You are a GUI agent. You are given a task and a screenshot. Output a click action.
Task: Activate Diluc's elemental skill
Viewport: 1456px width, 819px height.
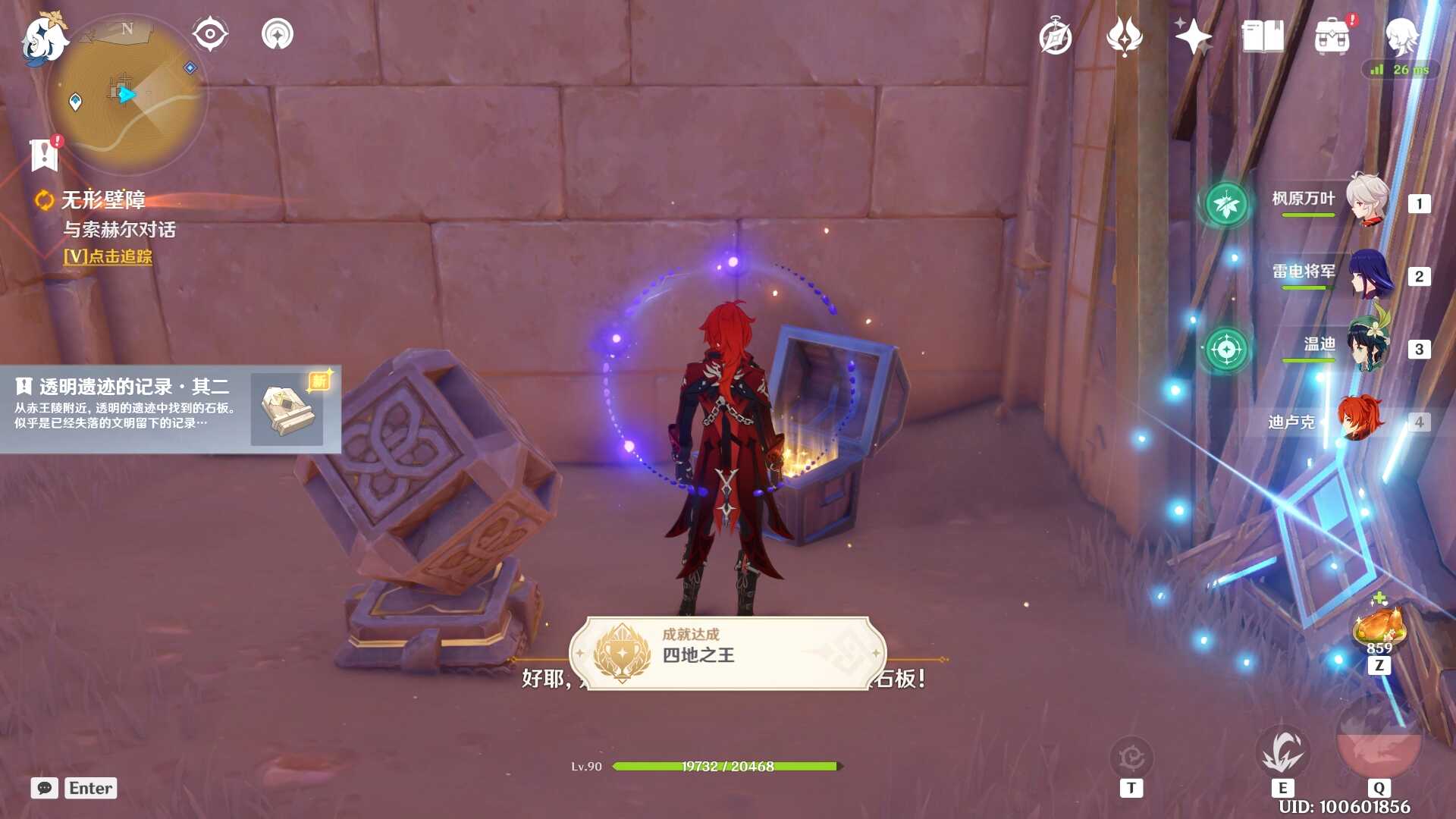coord(1282,751)
